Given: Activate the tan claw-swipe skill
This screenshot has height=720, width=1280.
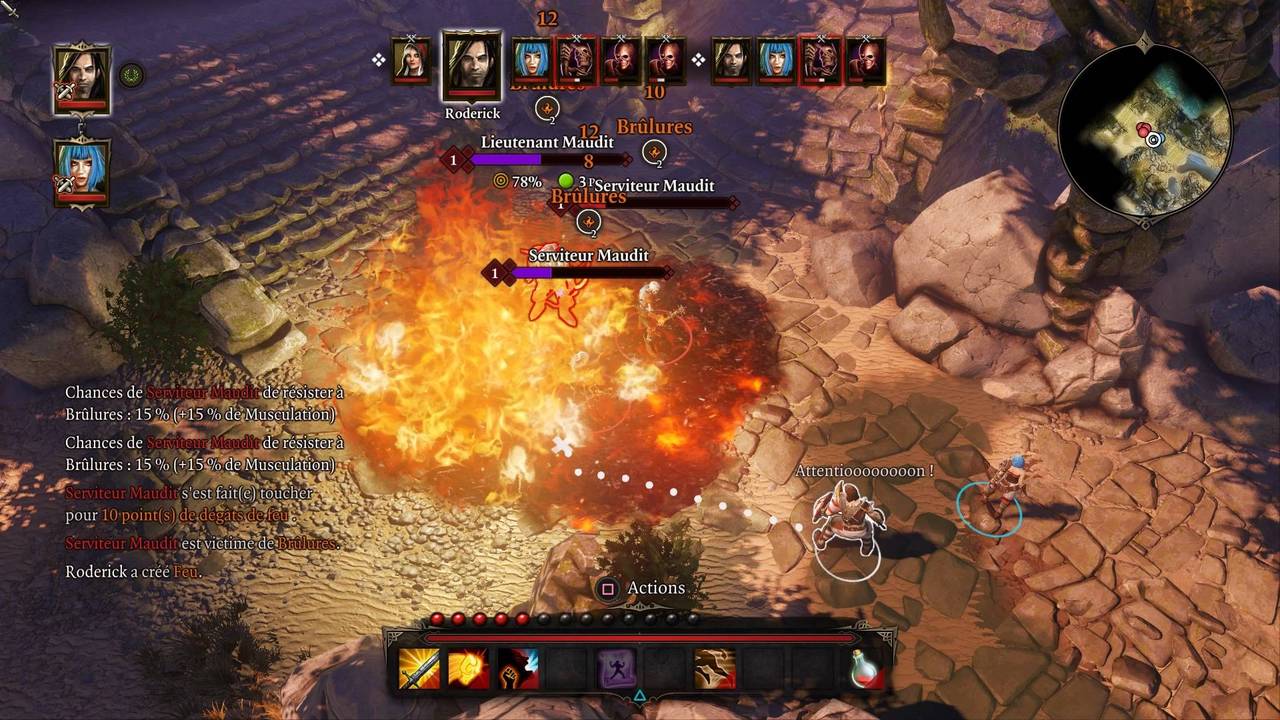Looking at the screenshot, I should point(715,668).
